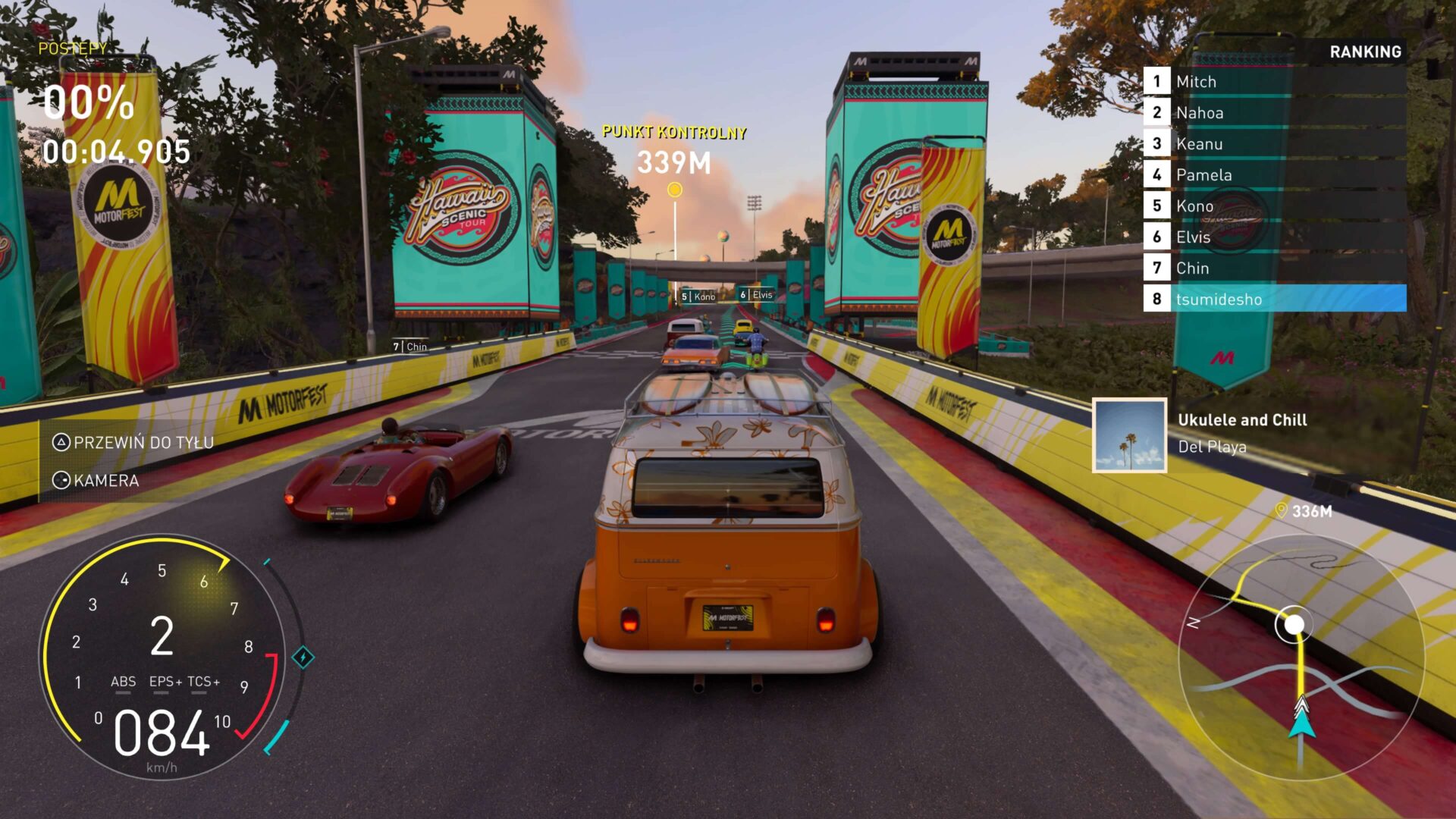Select Mitch in the ranking list

click(1274, 82)
